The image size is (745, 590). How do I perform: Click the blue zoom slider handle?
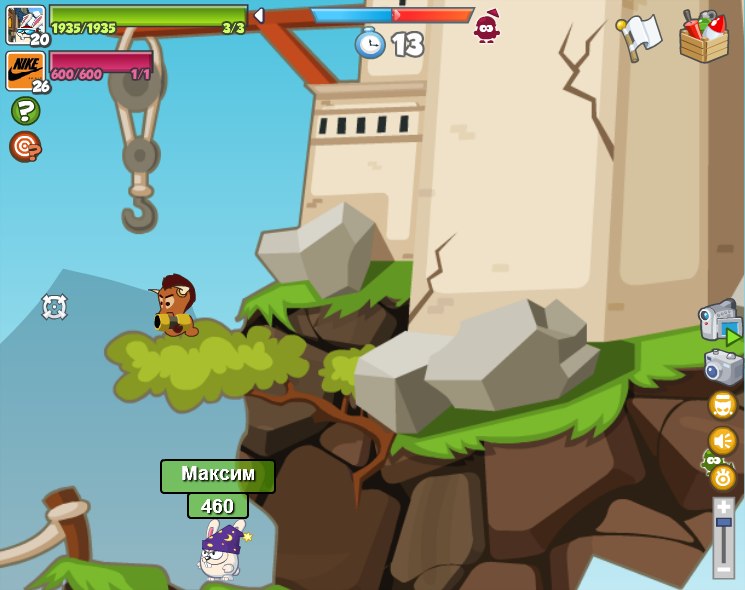tap(723, 522)
